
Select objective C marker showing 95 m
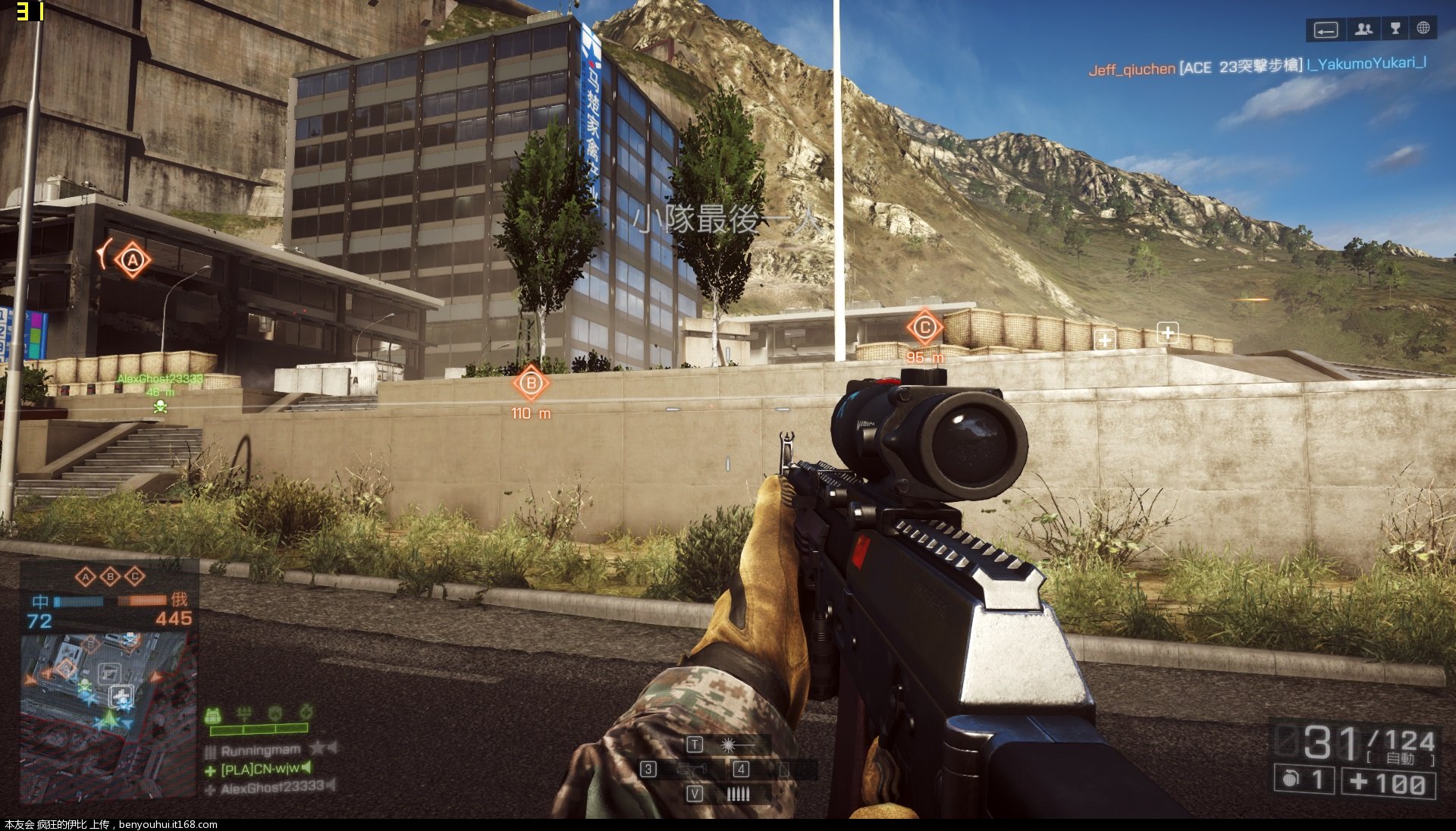[x=924, y=328]
